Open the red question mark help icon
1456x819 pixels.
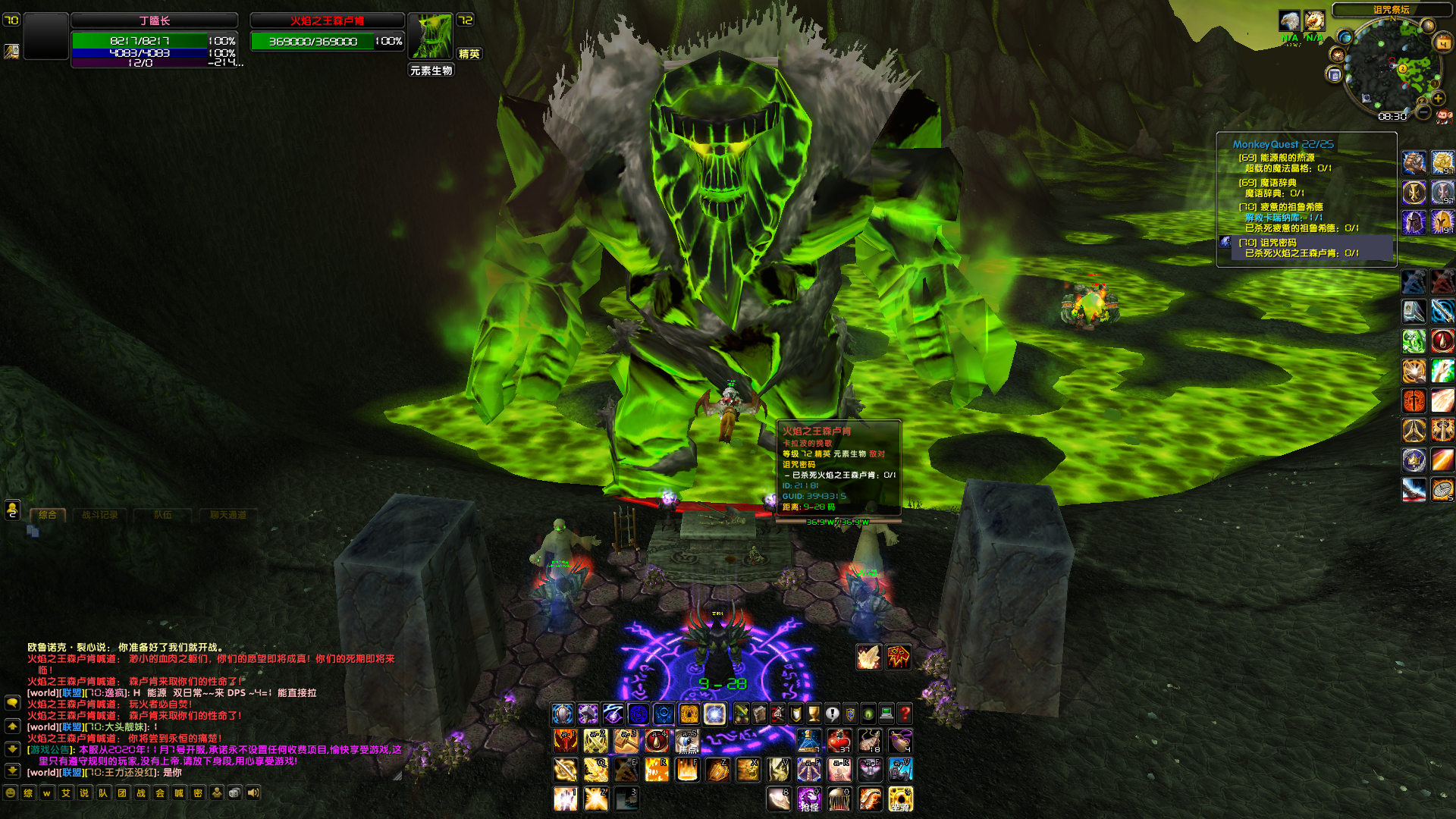pyautogui.click(x=905, y=713)
